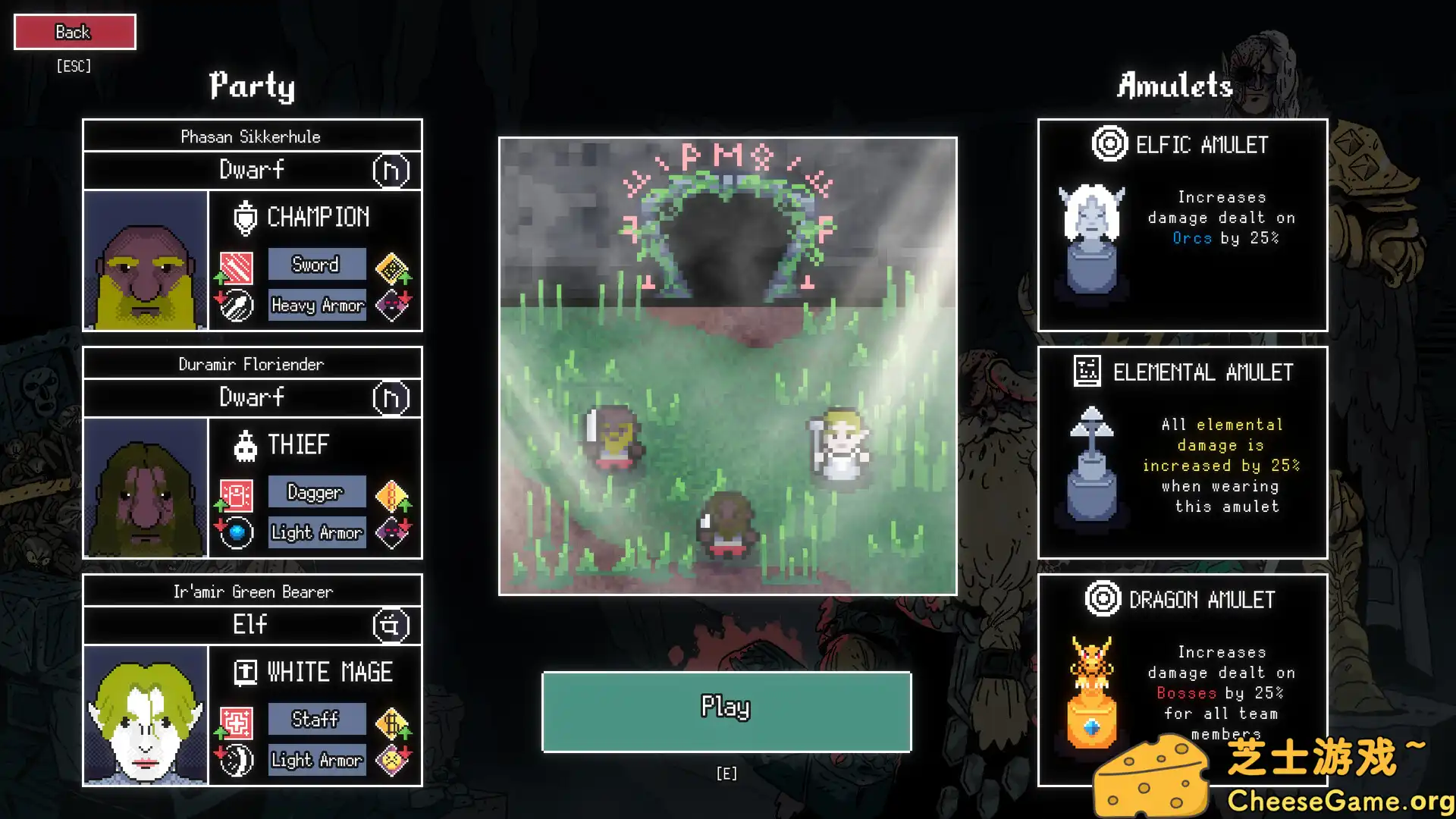Toggle the race symbol next to Ir'amir's Elf label
The height and width of the screenshot is (819, 1456).
tap(392, 625)
